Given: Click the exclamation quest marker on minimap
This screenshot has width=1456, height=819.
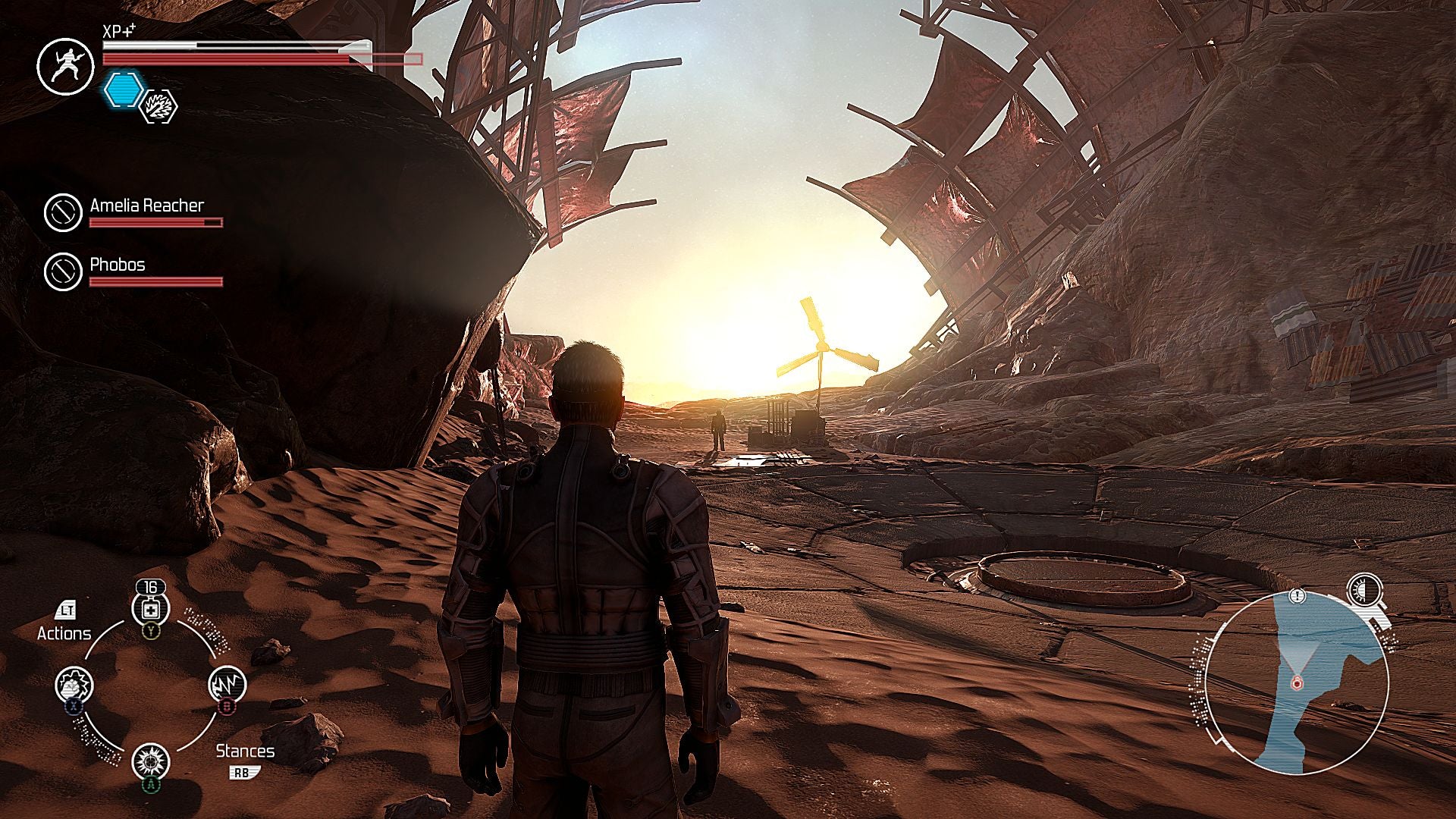Looking at the screenshot, I should (x=1299, y=597).
